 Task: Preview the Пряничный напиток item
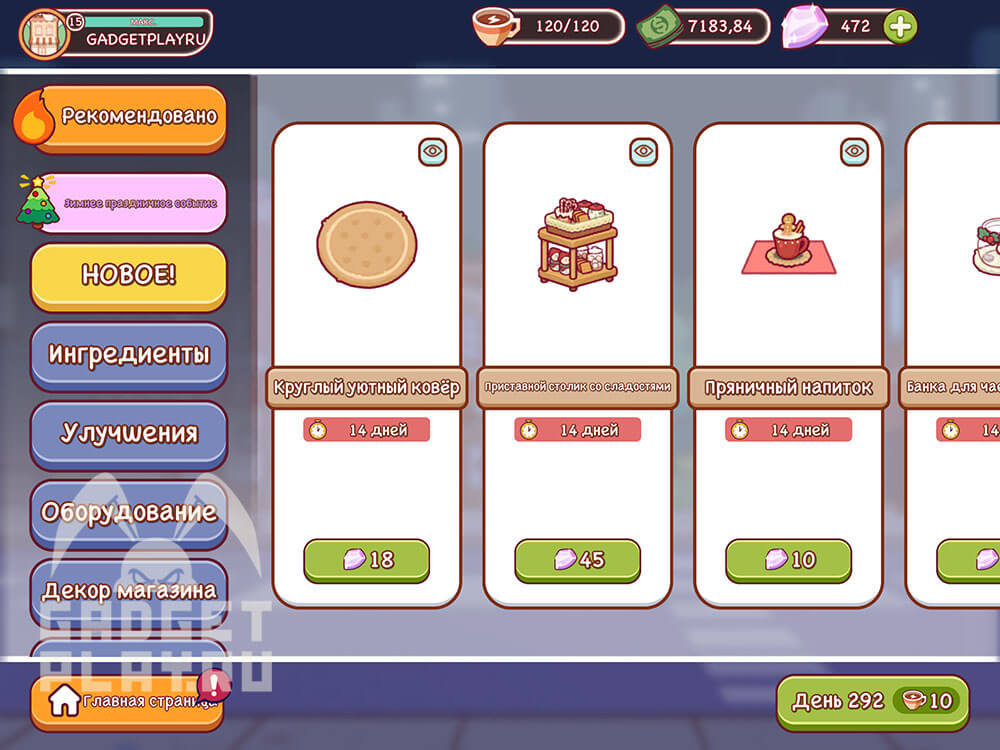855,152
